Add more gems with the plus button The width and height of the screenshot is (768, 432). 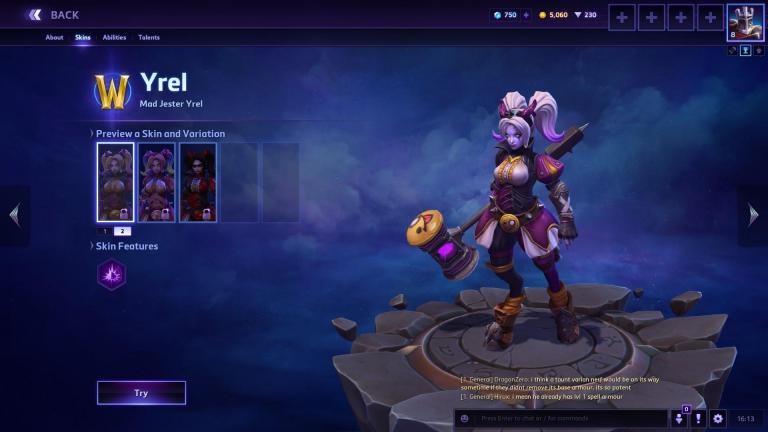(x=526, y=15)
